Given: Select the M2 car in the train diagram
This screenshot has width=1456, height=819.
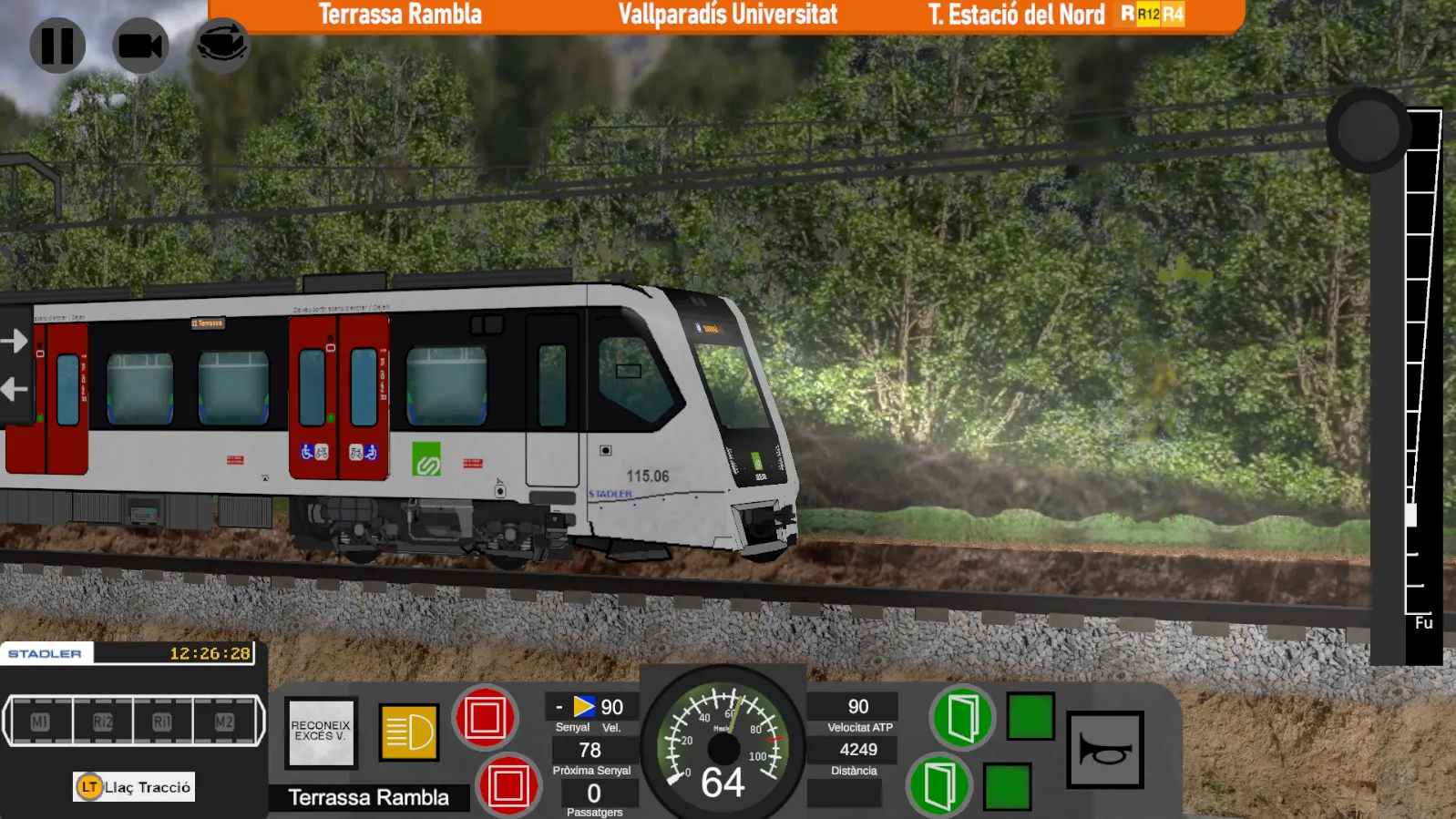Looking at the screenshot, I should pos(224,722).
